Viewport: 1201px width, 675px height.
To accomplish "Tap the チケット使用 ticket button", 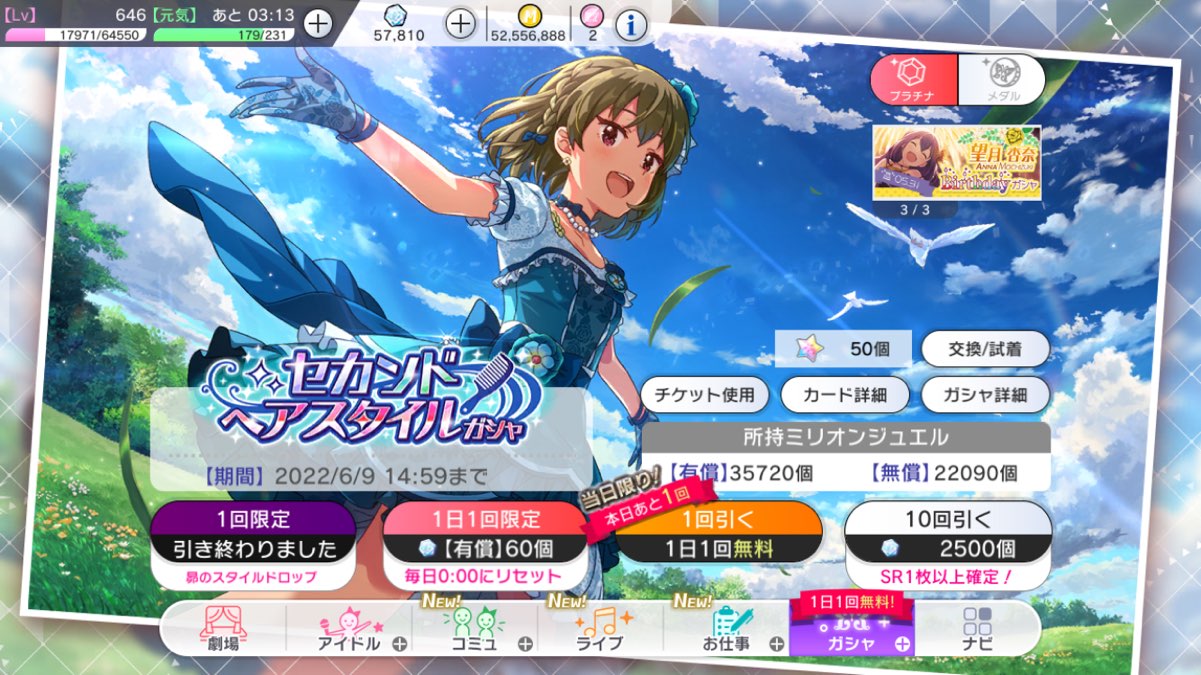I will tap(704, 394).
